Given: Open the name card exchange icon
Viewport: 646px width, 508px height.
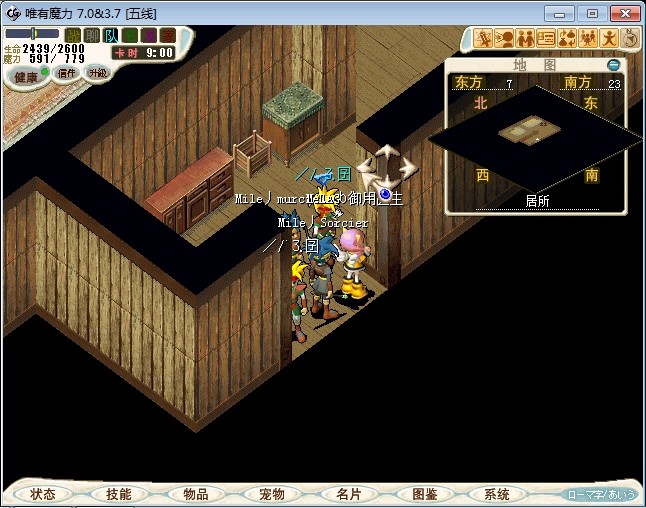Looking at the screenshot, I should pyautogui.click(x=546, y=39).
